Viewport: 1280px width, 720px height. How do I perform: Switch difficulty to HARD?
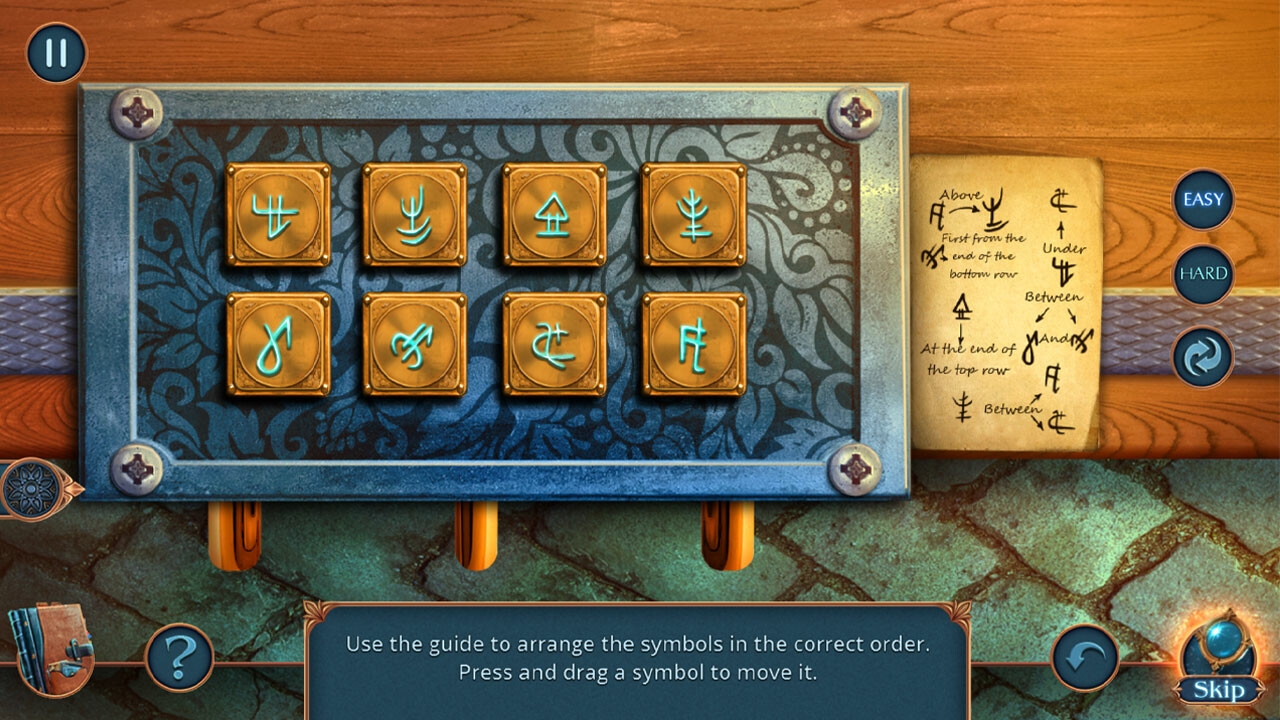tap(1202, 271)
